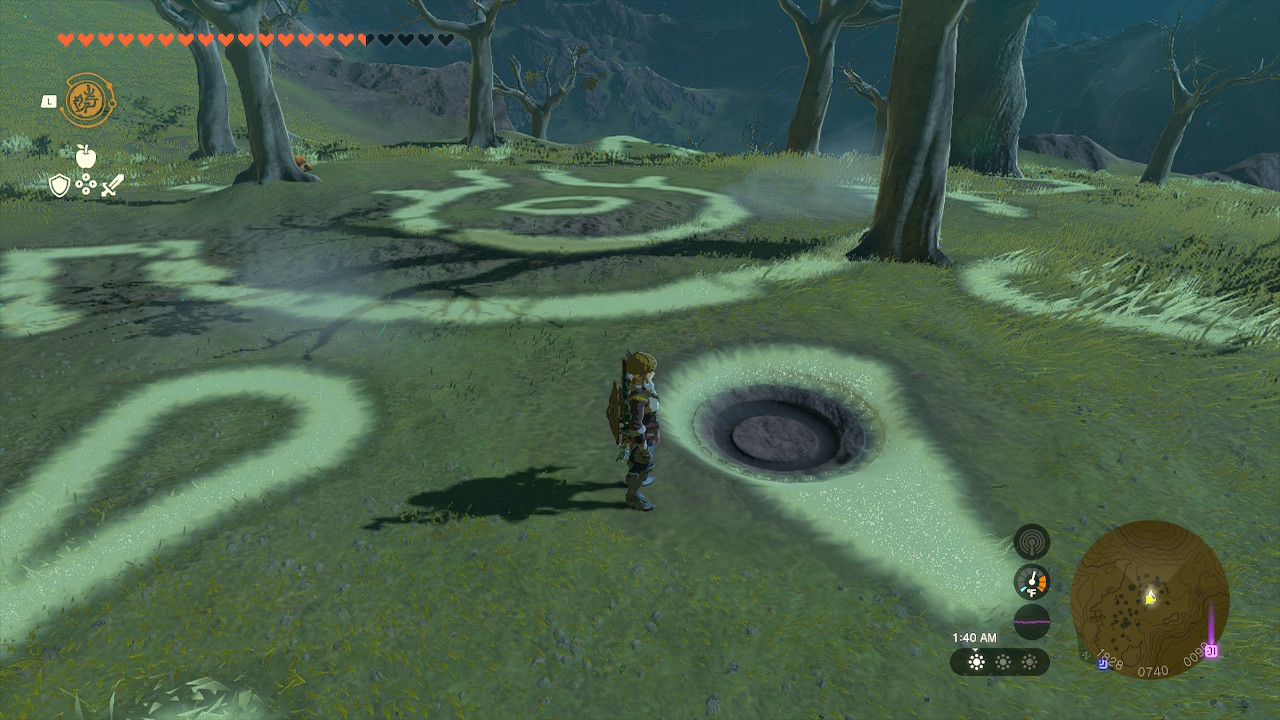Click the first sunny weather forecast icon
Image resolution: width=1280 pixels, height=720 pixels.
(976, 660)
